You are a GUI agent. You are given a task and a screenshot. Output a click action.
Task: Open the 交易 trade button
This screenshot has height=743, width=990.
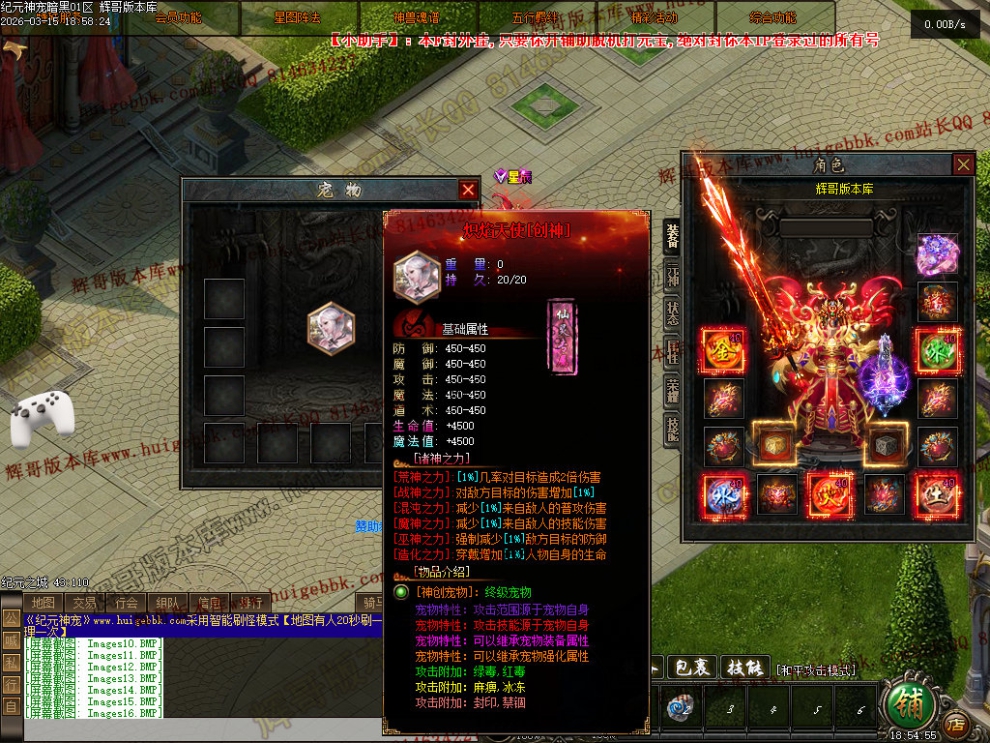click(x=84, y=603)
